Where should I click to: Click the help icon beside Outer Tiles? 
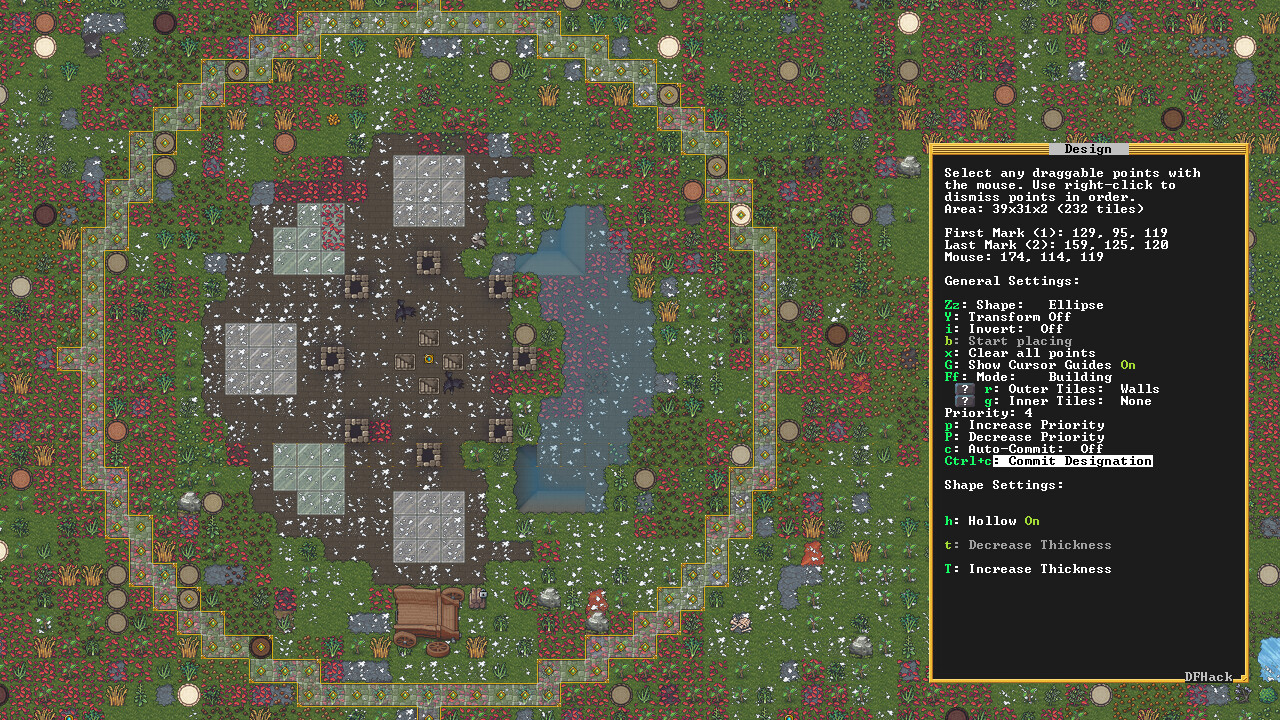(x=963, y=388)
